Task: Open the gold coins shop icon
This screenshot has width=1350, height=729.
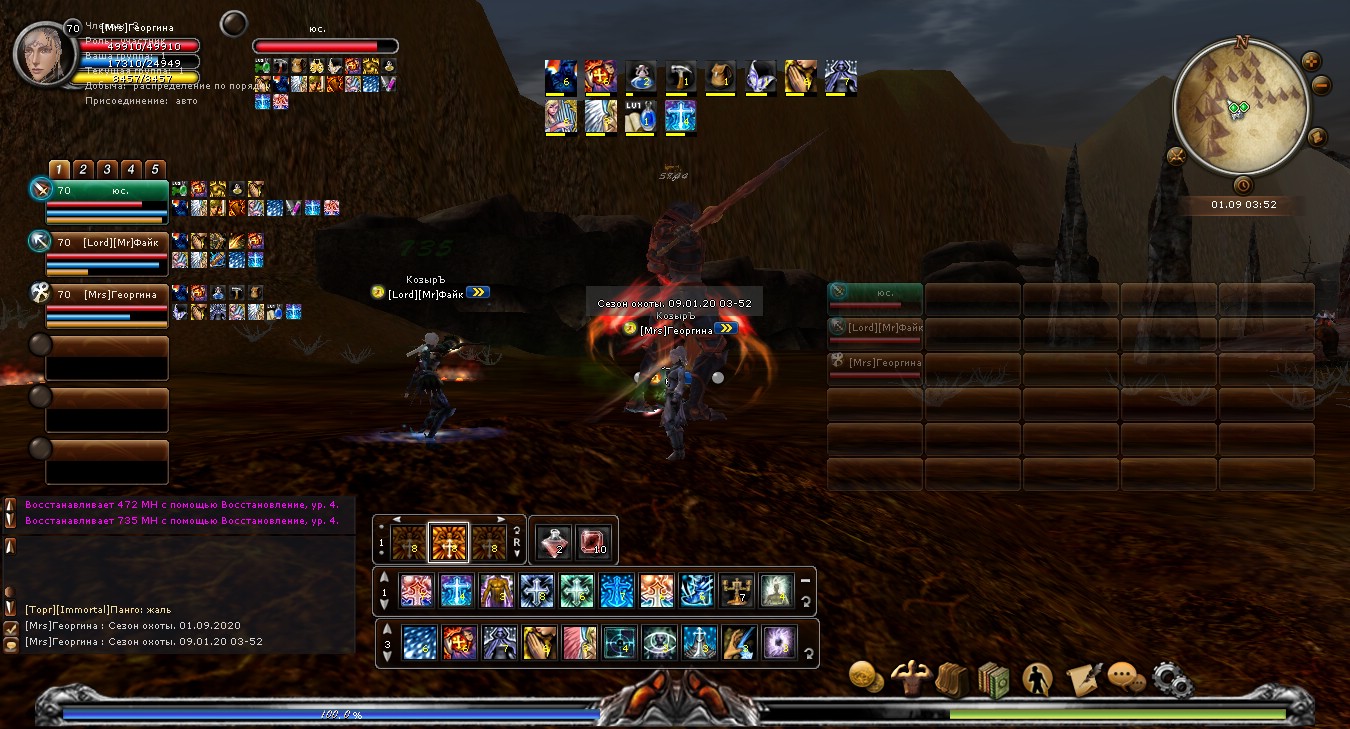Action: pos(865,677)
